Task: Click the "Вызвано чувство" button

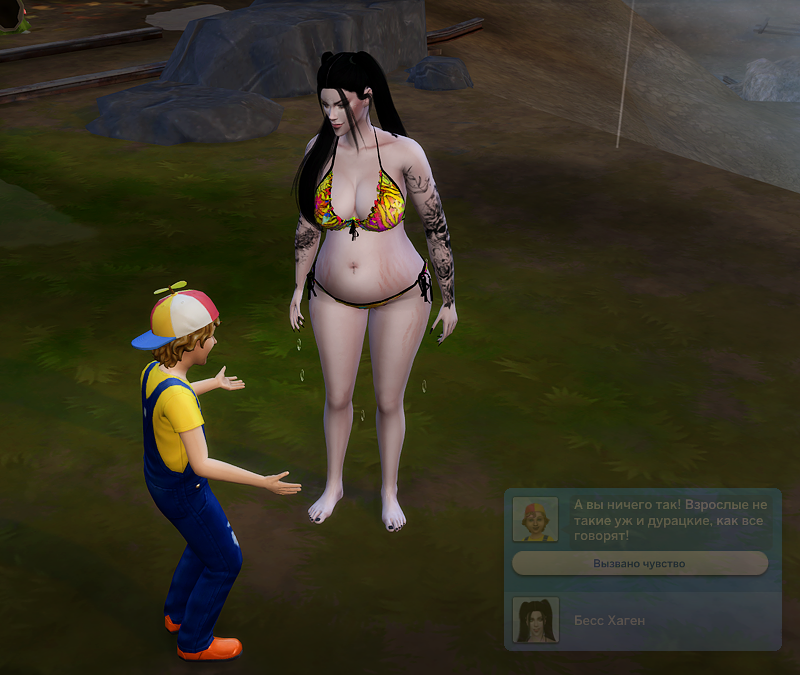Action: [x=640, y=564]
